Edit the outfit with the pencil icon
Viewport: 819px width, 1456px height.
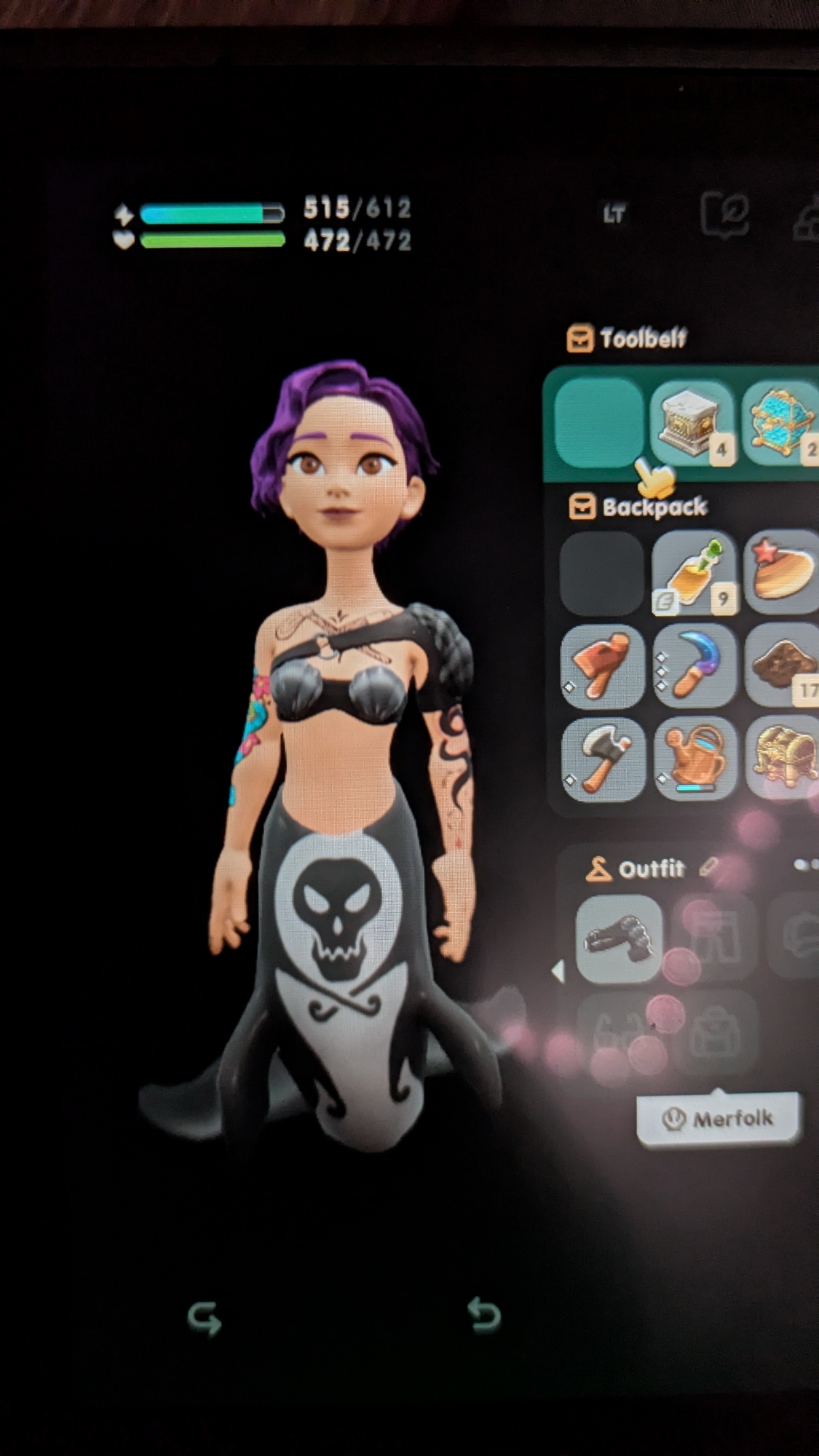coord(708,867)
